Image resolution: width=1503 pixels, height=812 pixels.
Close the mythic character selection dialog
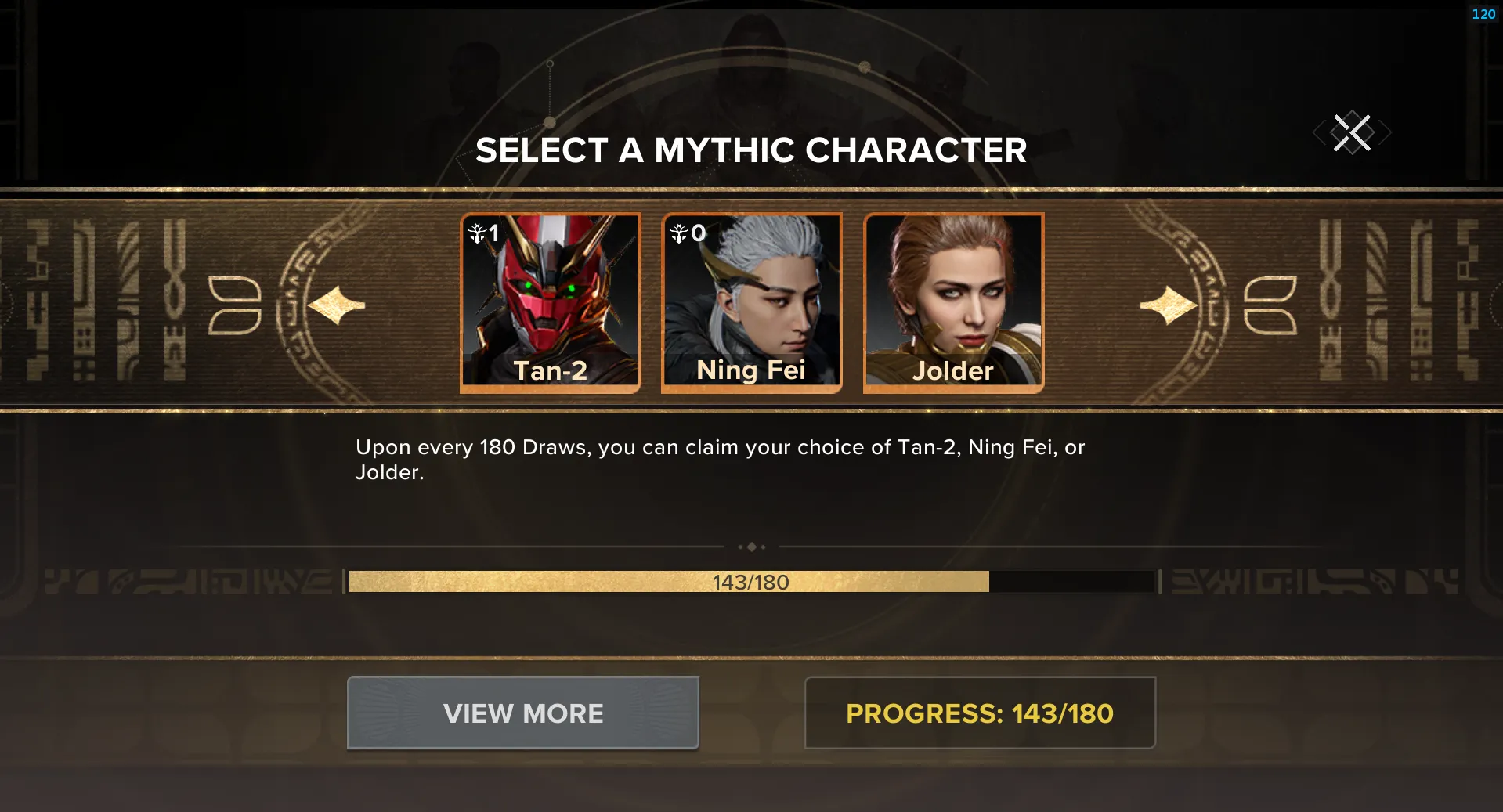pos(1352,132)
